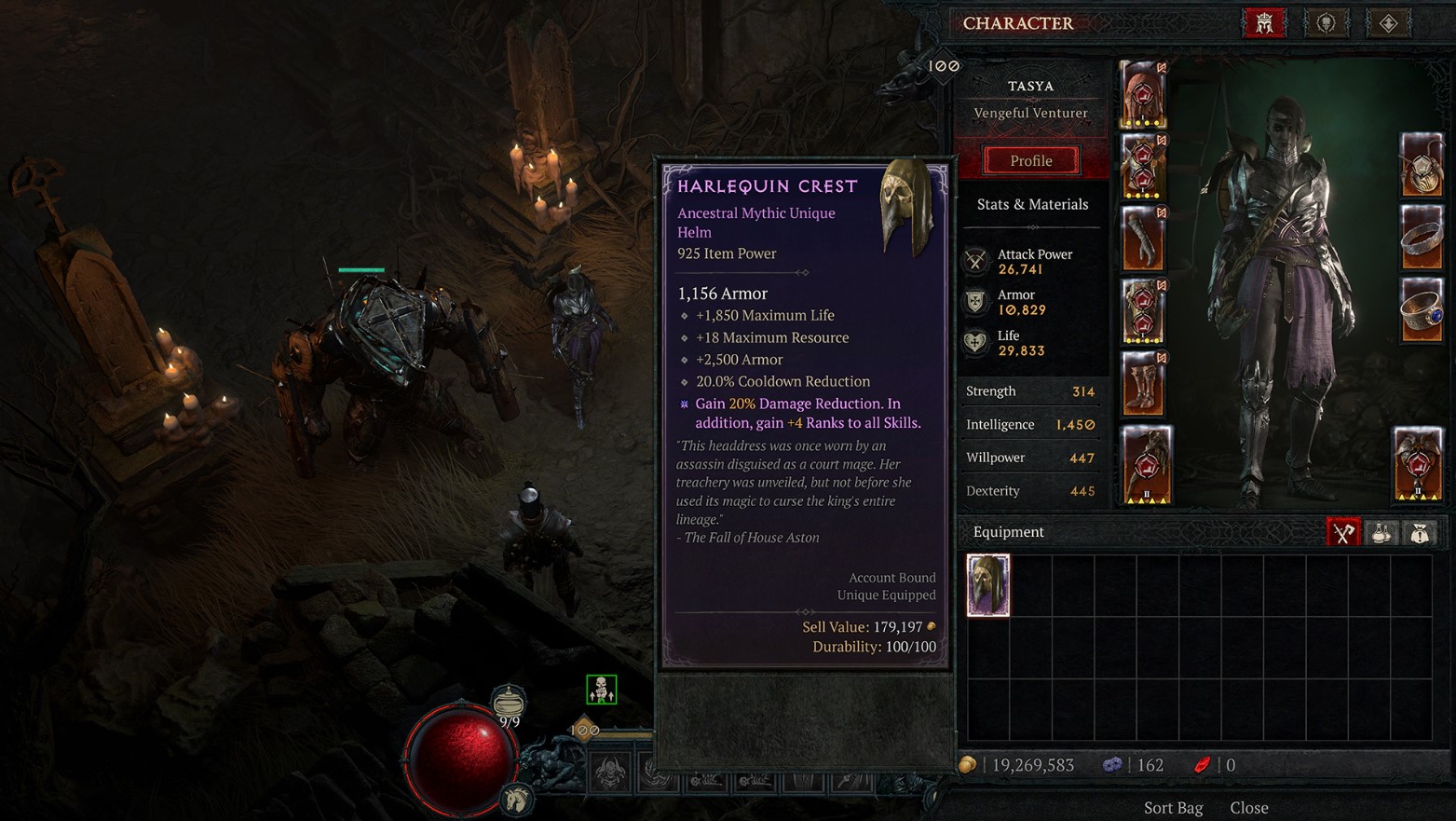1456x821 pixels.
Task: Select the equipped helm slot
Action: (1144, 94)
